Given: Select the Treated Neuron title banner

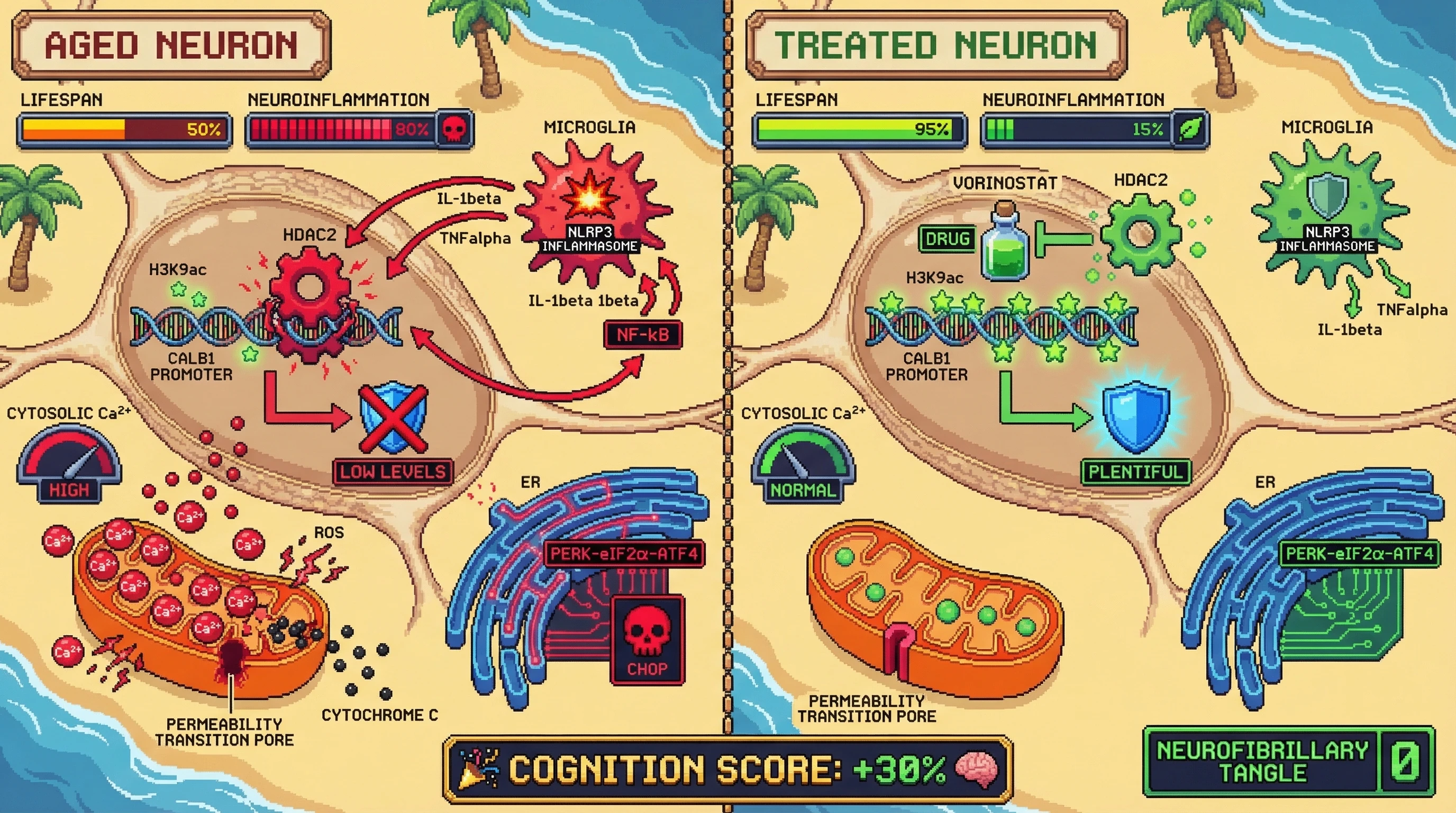Looking at the screenshot, I should pyautogui.click(x=936, y=45).
